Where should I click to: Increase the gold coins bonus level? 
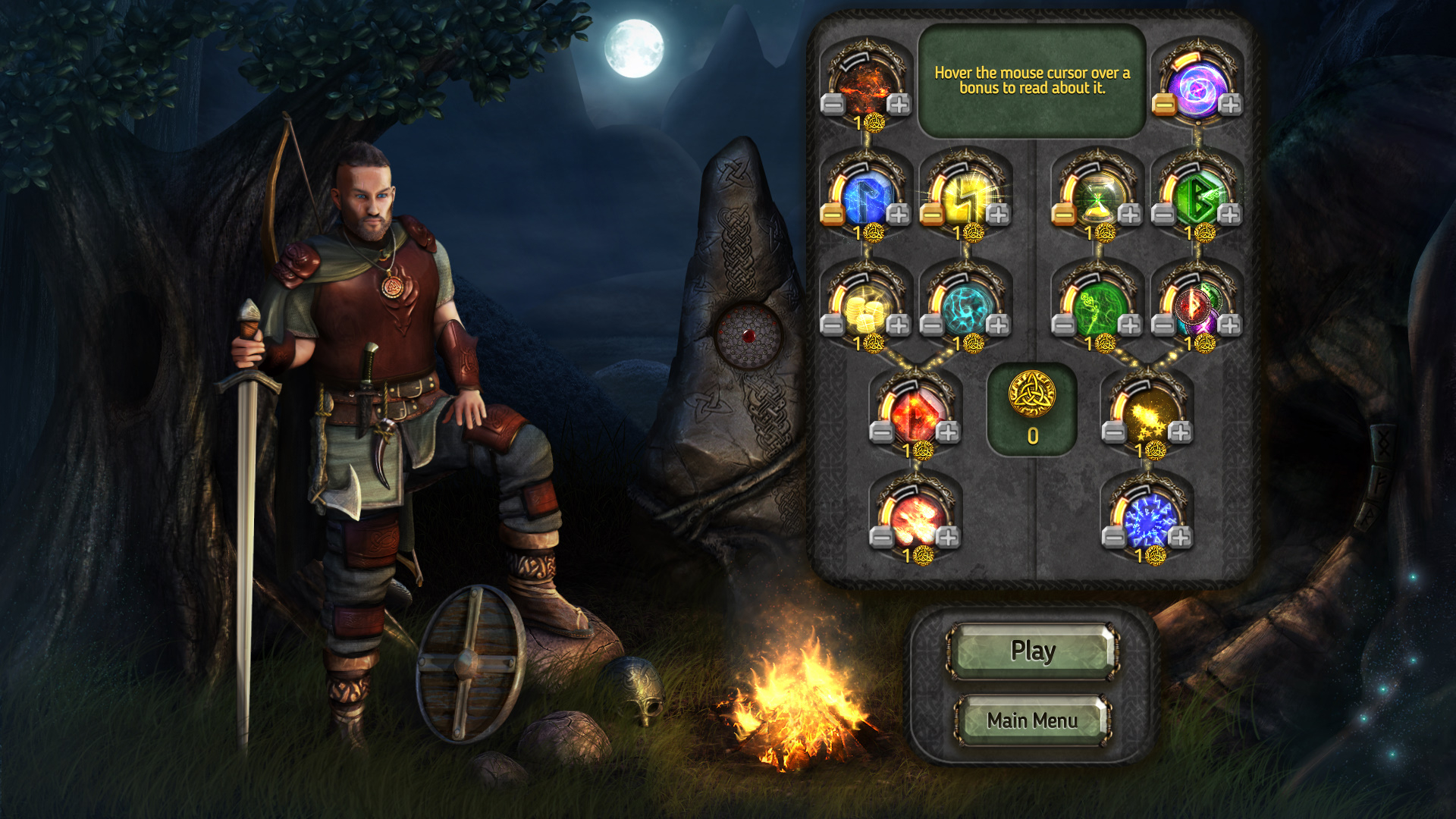pyautogui.click(x=899, y=325)
